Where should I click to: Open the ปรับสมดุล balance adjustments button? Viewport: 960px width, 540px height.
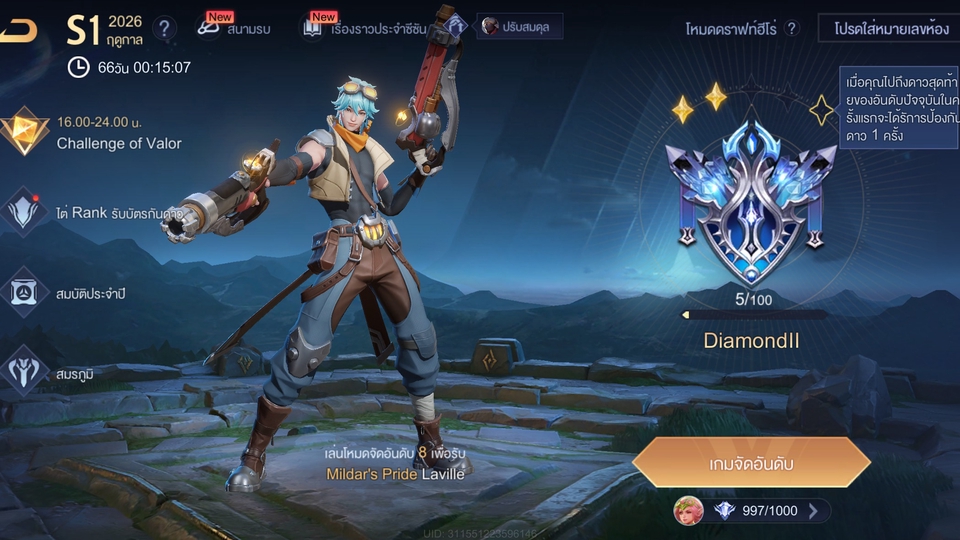point(518,26)
